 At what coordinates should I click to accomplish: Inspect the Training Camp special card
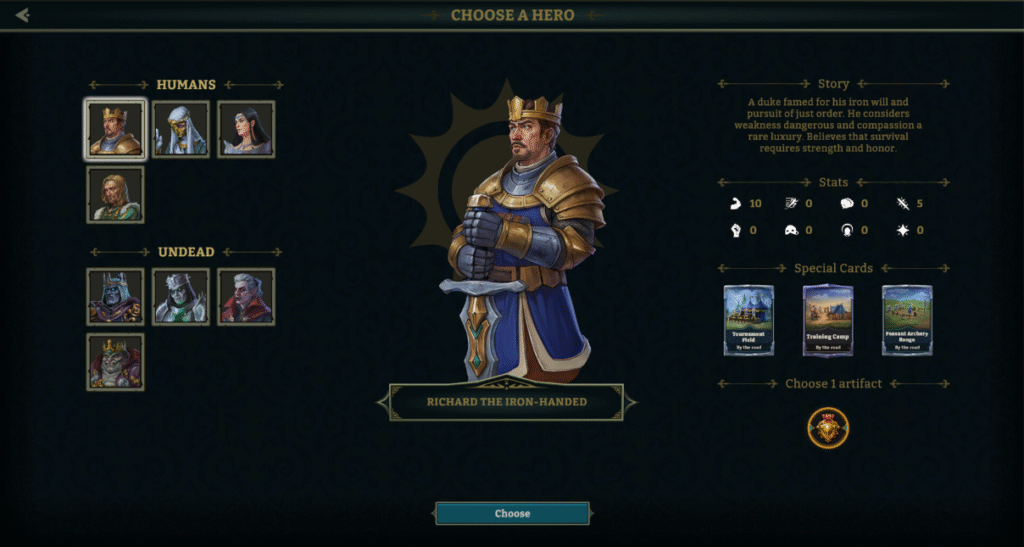(x=828, y=320)
